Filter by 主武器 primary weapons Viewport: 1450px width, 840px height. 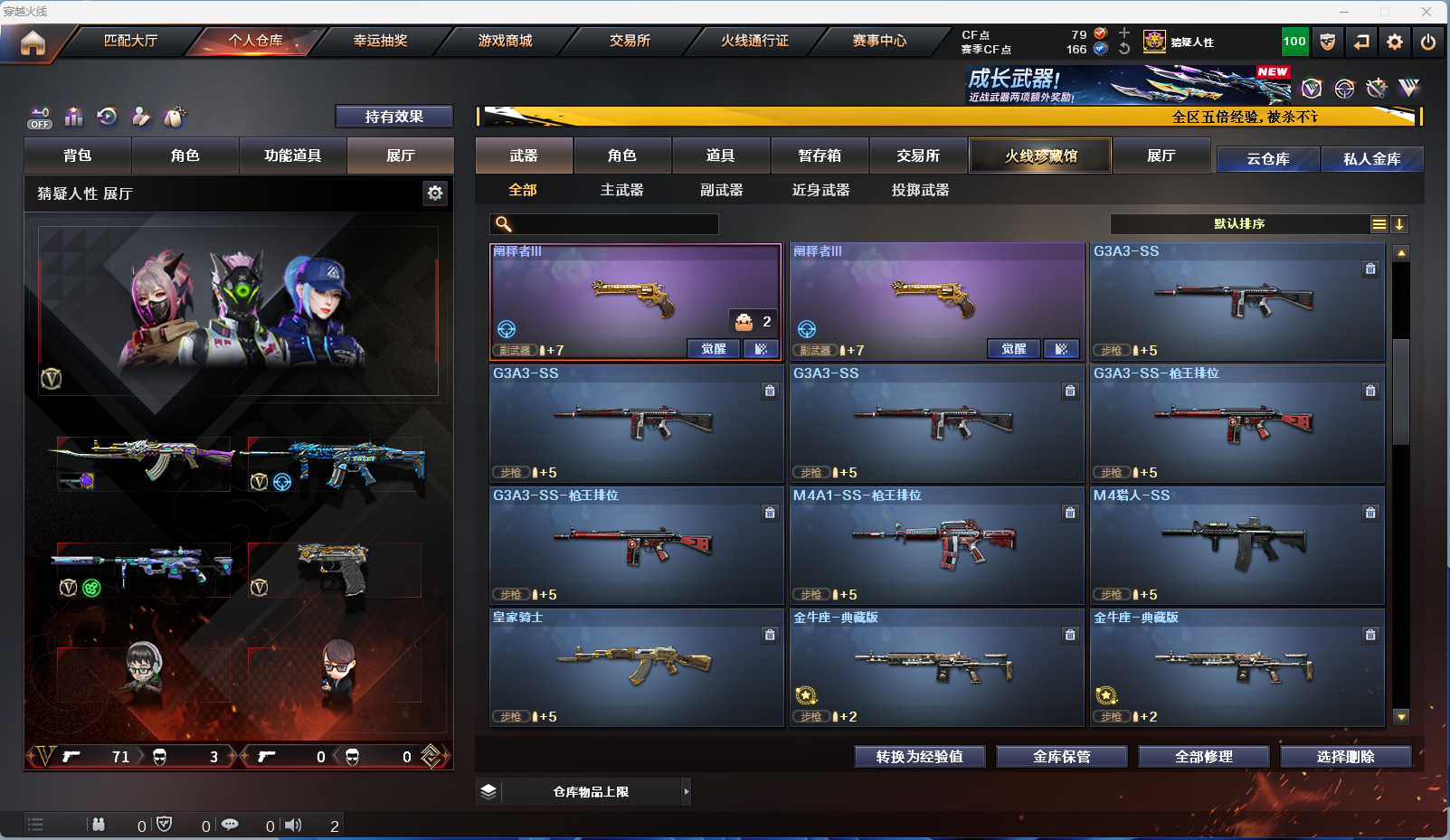tap(621, 190)
